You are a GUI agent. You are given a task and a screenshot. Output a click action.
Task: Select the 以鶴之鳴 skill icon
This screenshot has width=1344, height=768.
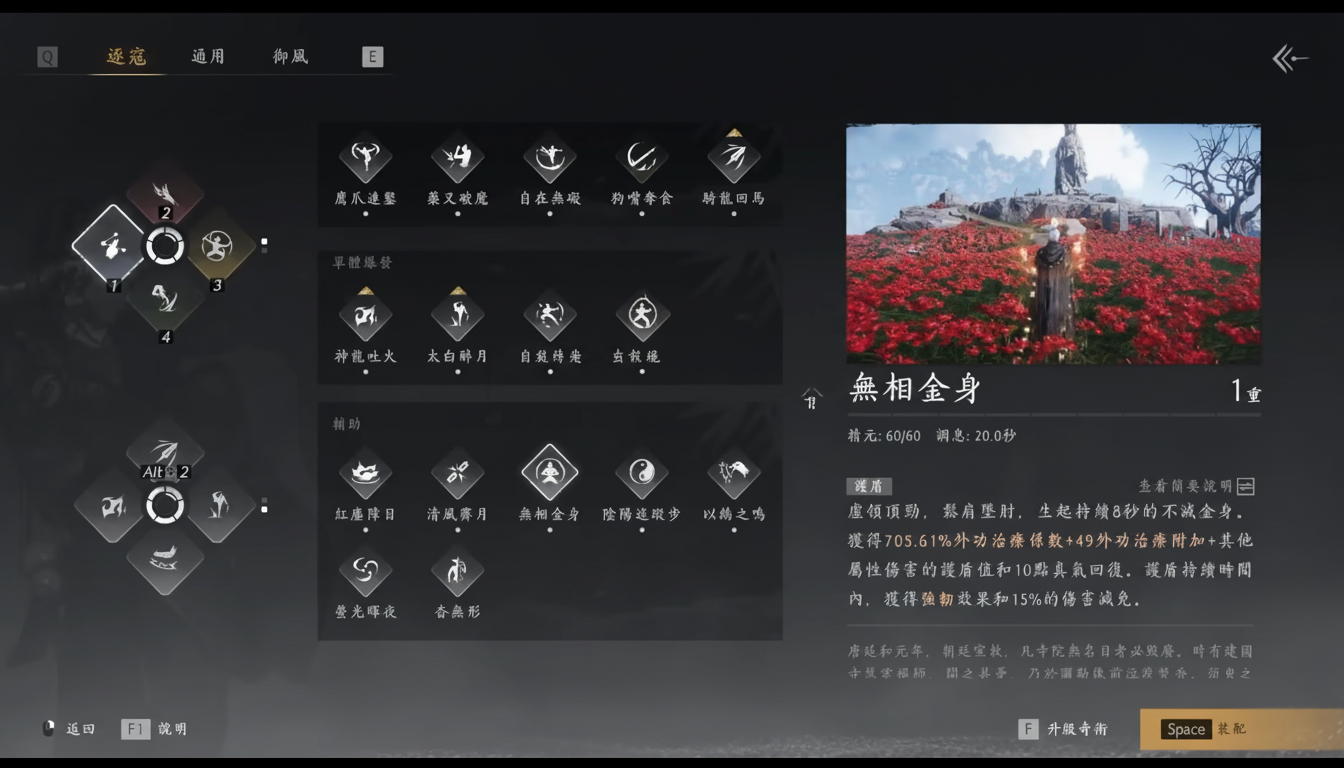click(x=733, y=474)
